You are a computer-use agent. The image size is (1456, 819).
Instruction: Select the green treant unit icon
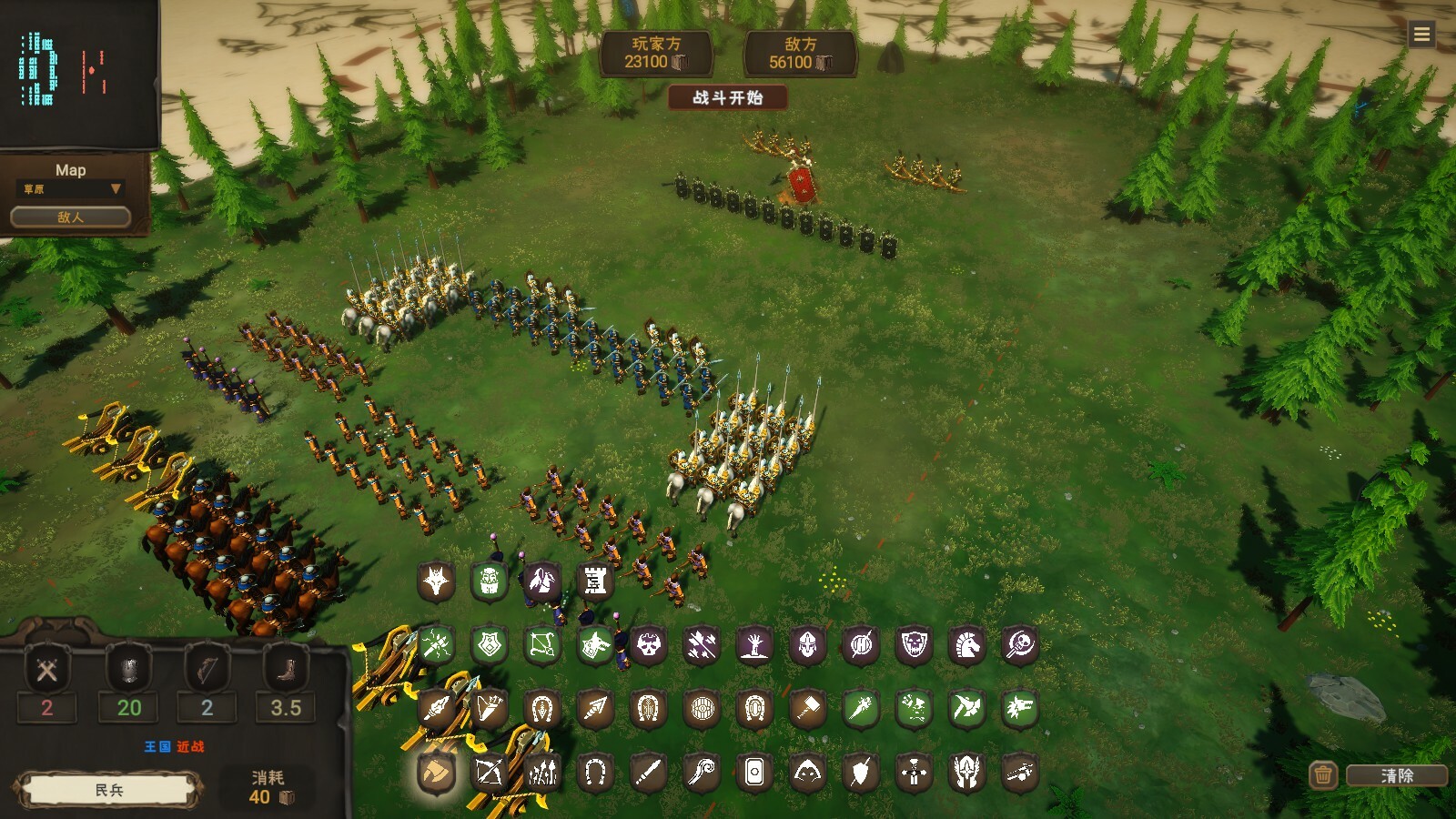click(x=488, y=580)
